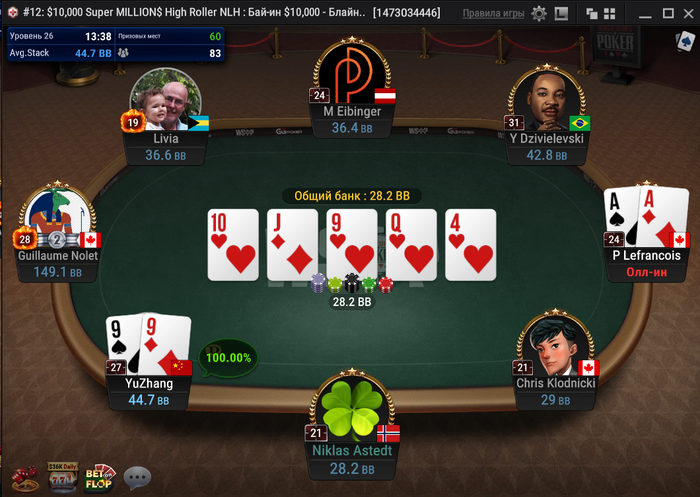Open the card deck icon under window controls
The width and height of the screenshot is (700, 497).
682,41
